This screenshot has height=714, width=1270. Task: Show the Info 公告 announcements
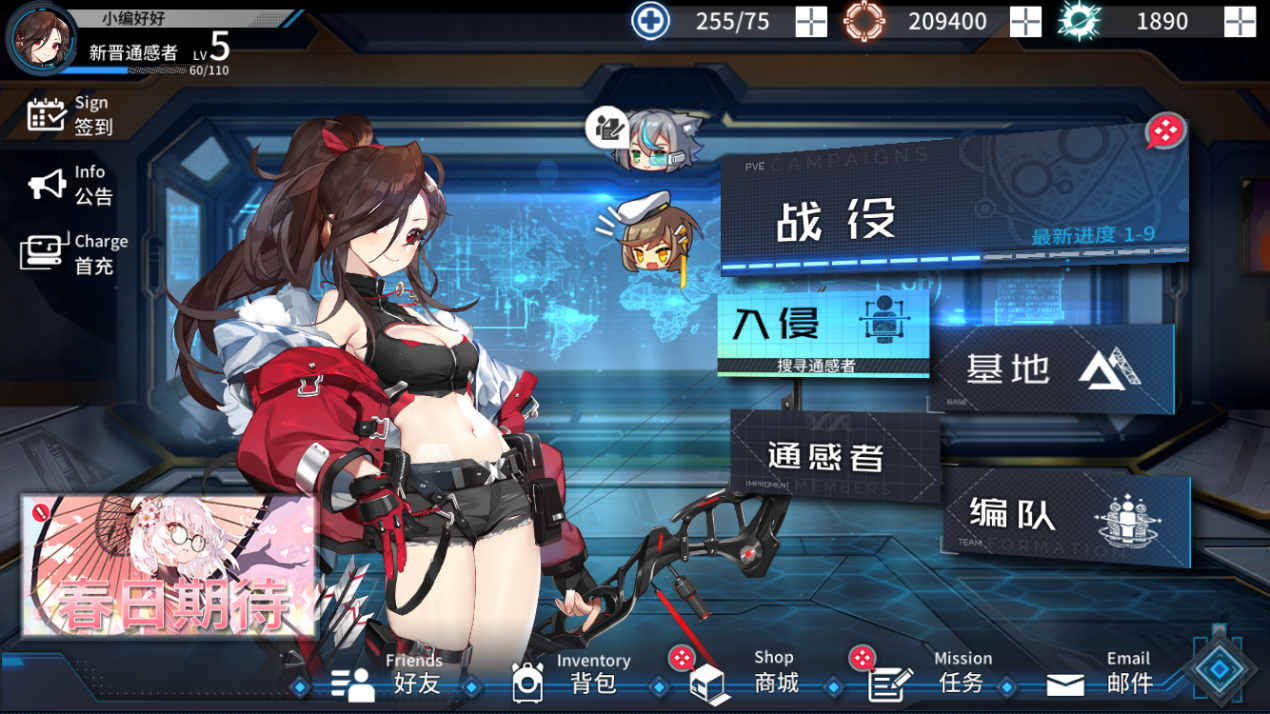coord(71,185)
